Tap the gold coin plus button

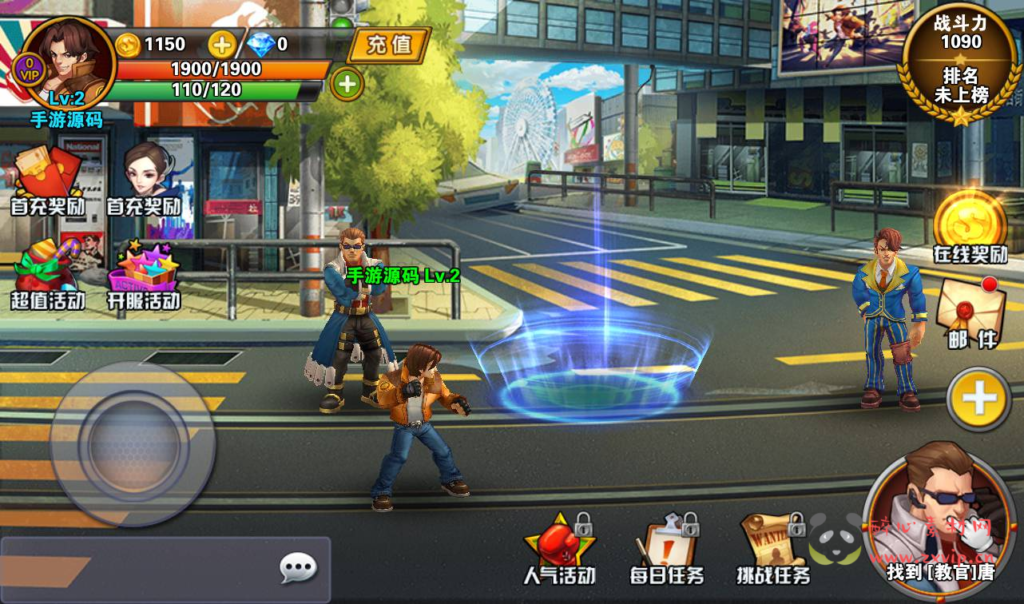tap(222, 44)
